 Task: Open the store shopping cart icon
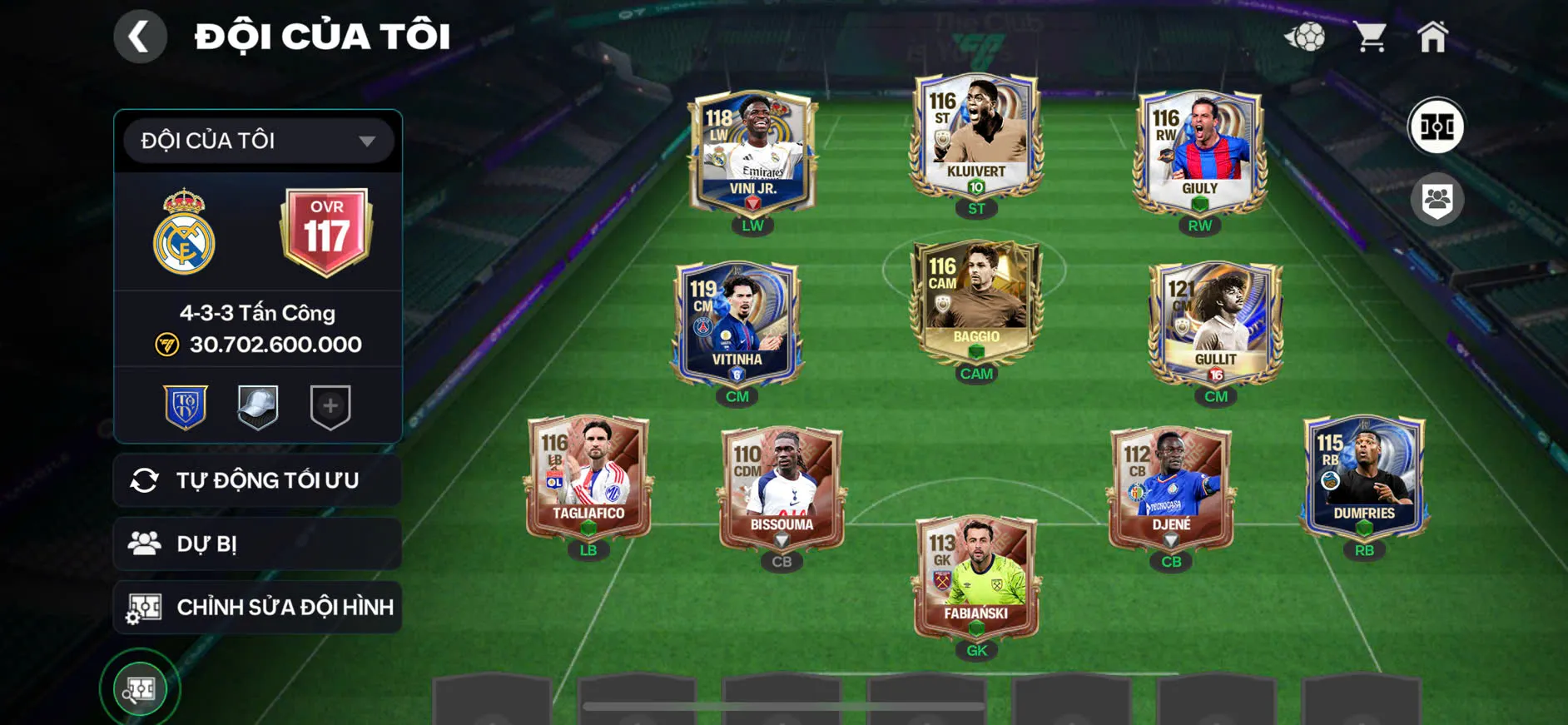click(x=1372, y=35)
